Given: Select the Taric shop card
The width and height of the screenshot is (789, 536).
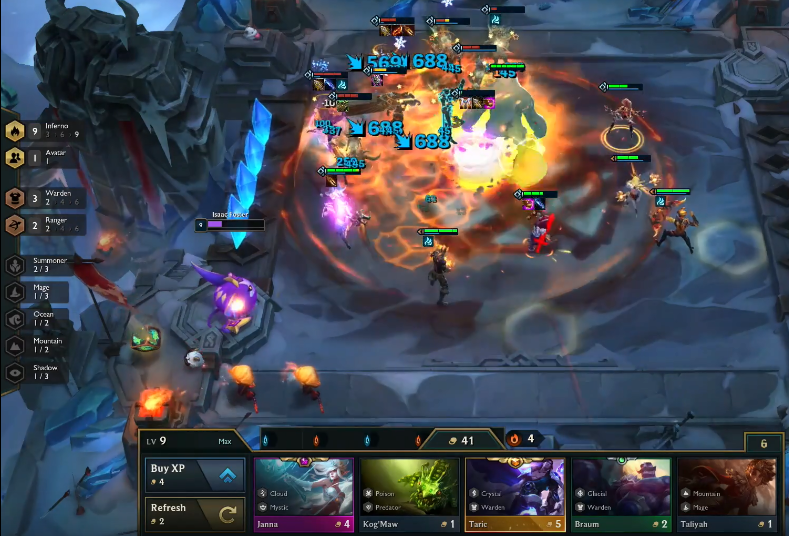Looking at the screenshot, I should click(516, 494).
